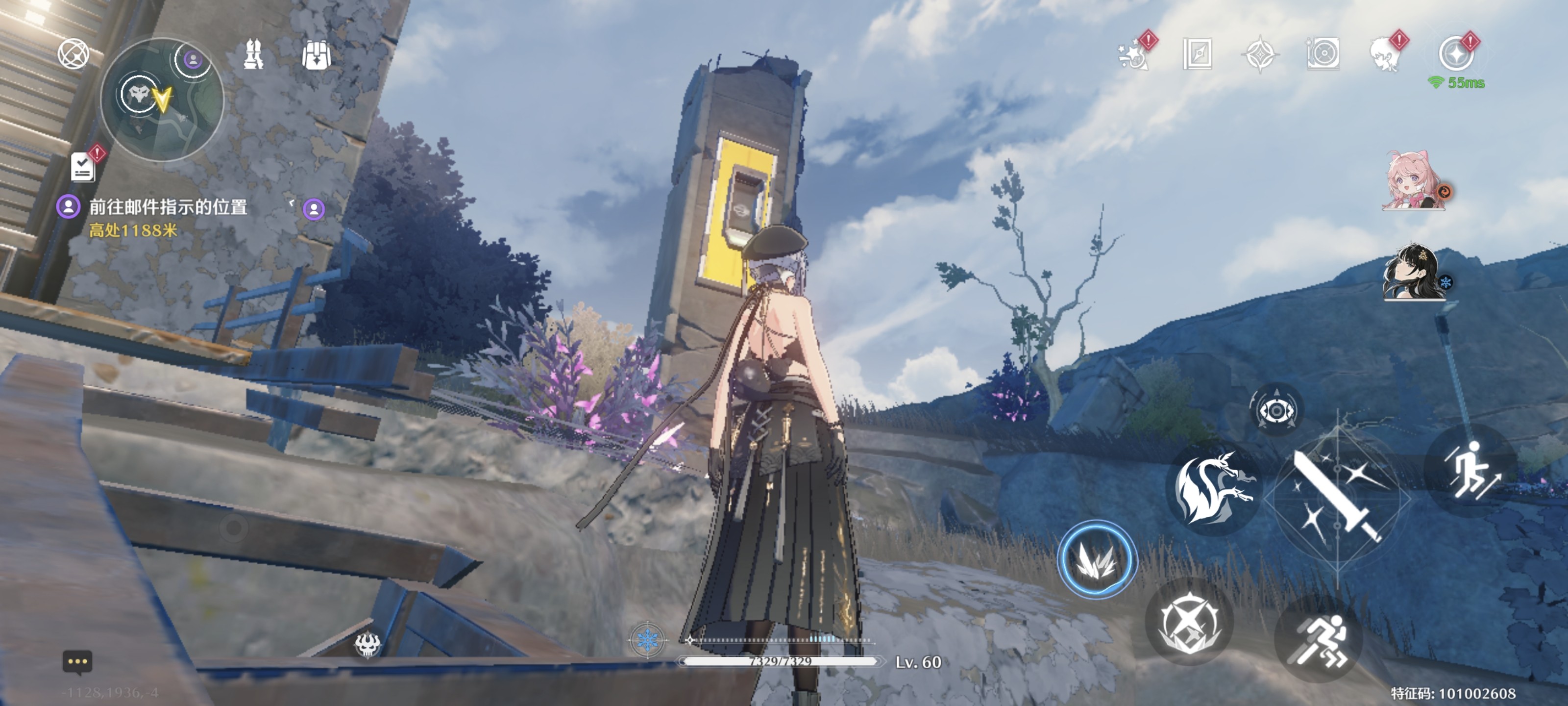Open the compass guidebook icon

click(x=1197, y=53)
